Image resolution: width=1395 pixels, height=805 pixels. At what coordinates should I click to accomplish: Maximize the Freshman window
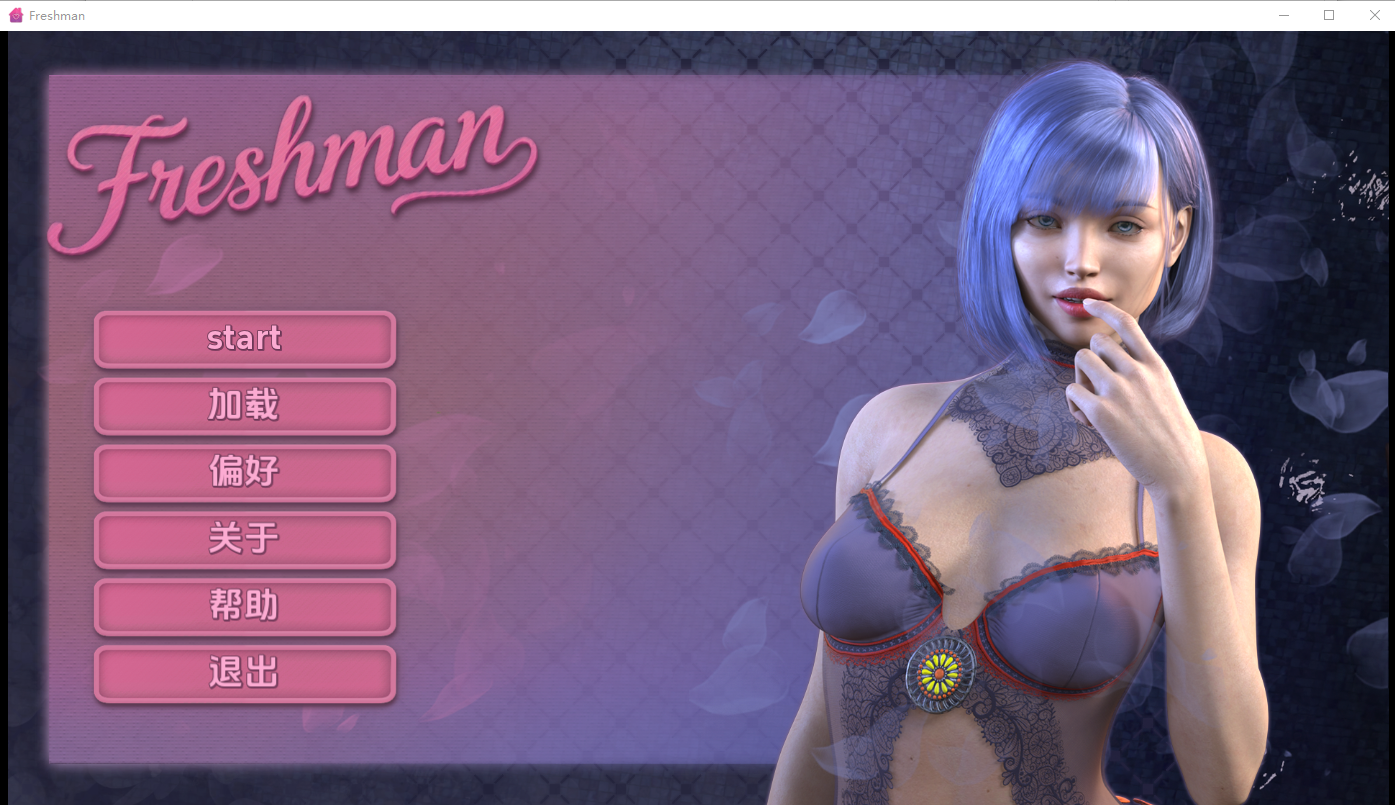click(1329, 15)
